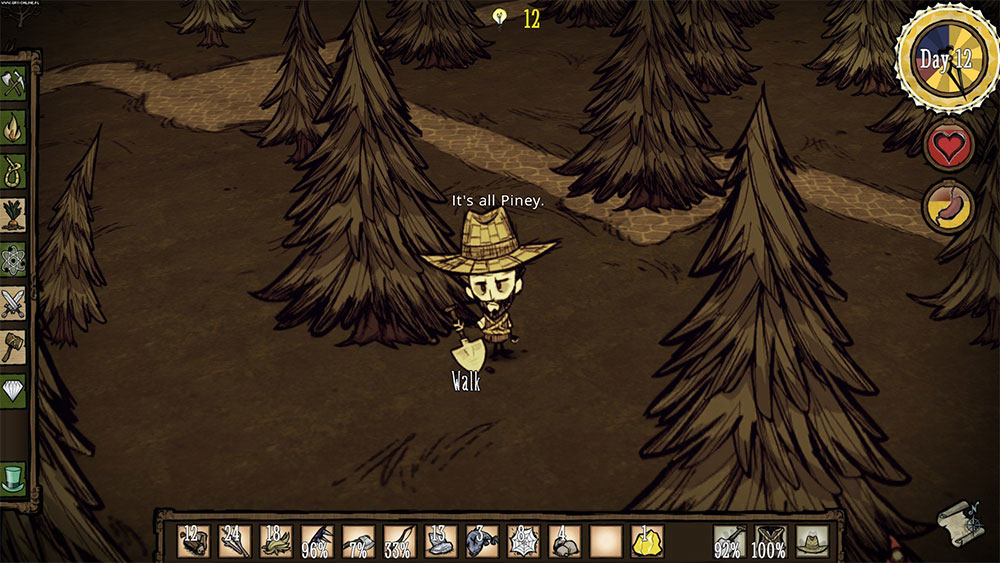
Task: Select the logs stack of 12
Action: [x=194, y=541]
